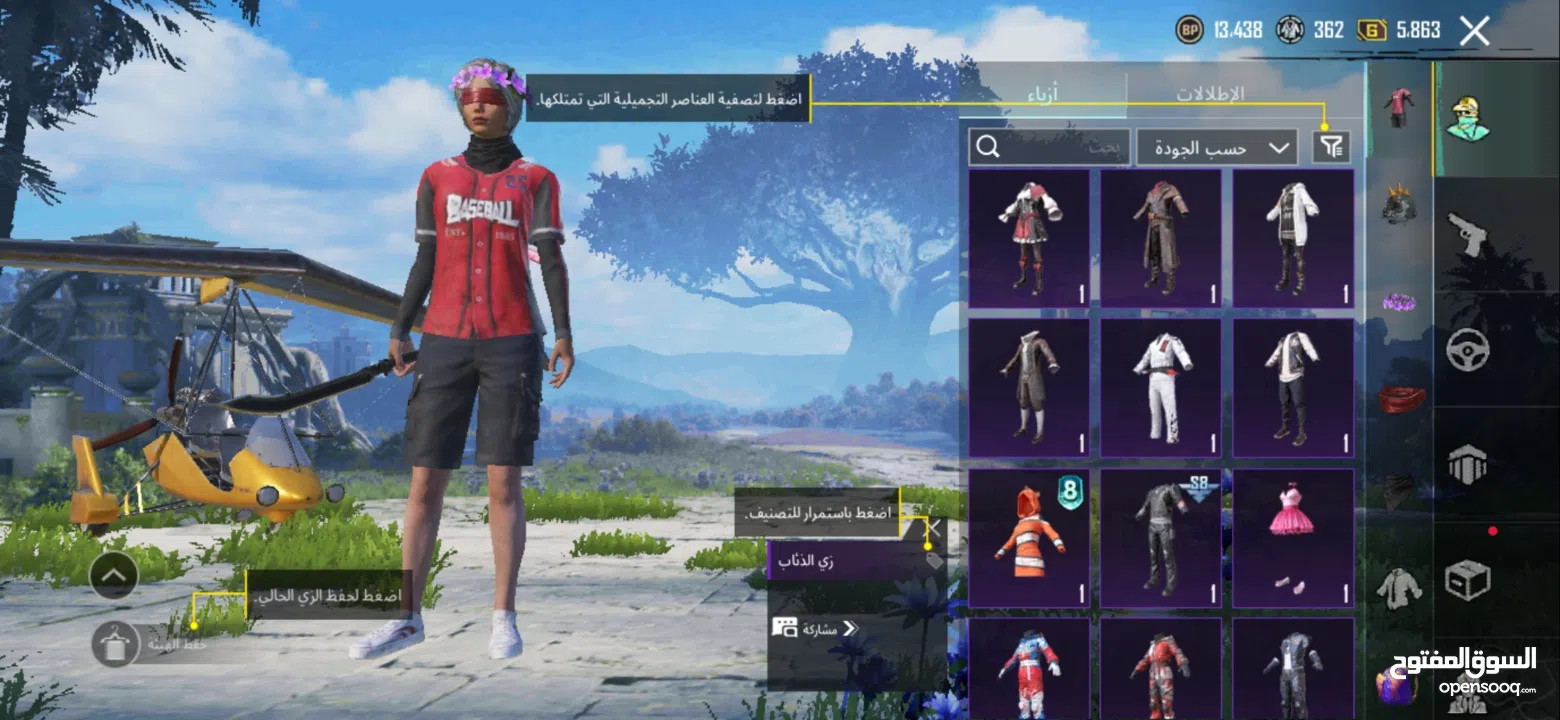The width and height of the screenshot is (1560, 720).
Task: Switch to the أزياء tab
Action: (1043, 95)
